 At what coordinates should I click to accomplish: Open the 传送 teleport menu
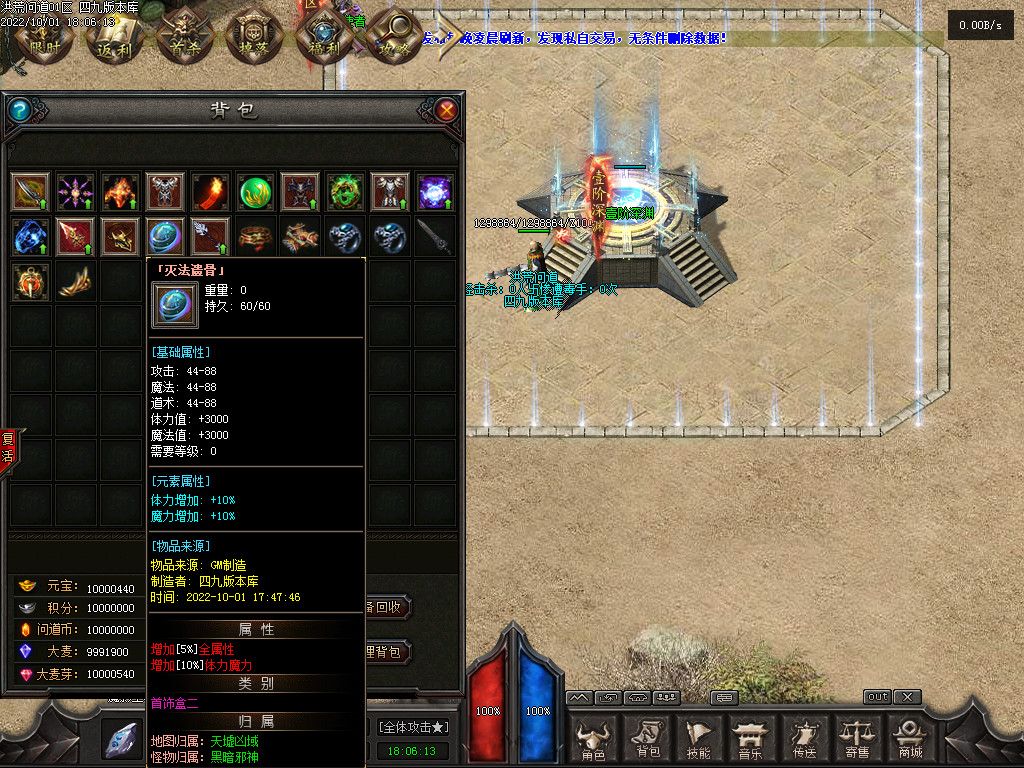pos(803,738)
